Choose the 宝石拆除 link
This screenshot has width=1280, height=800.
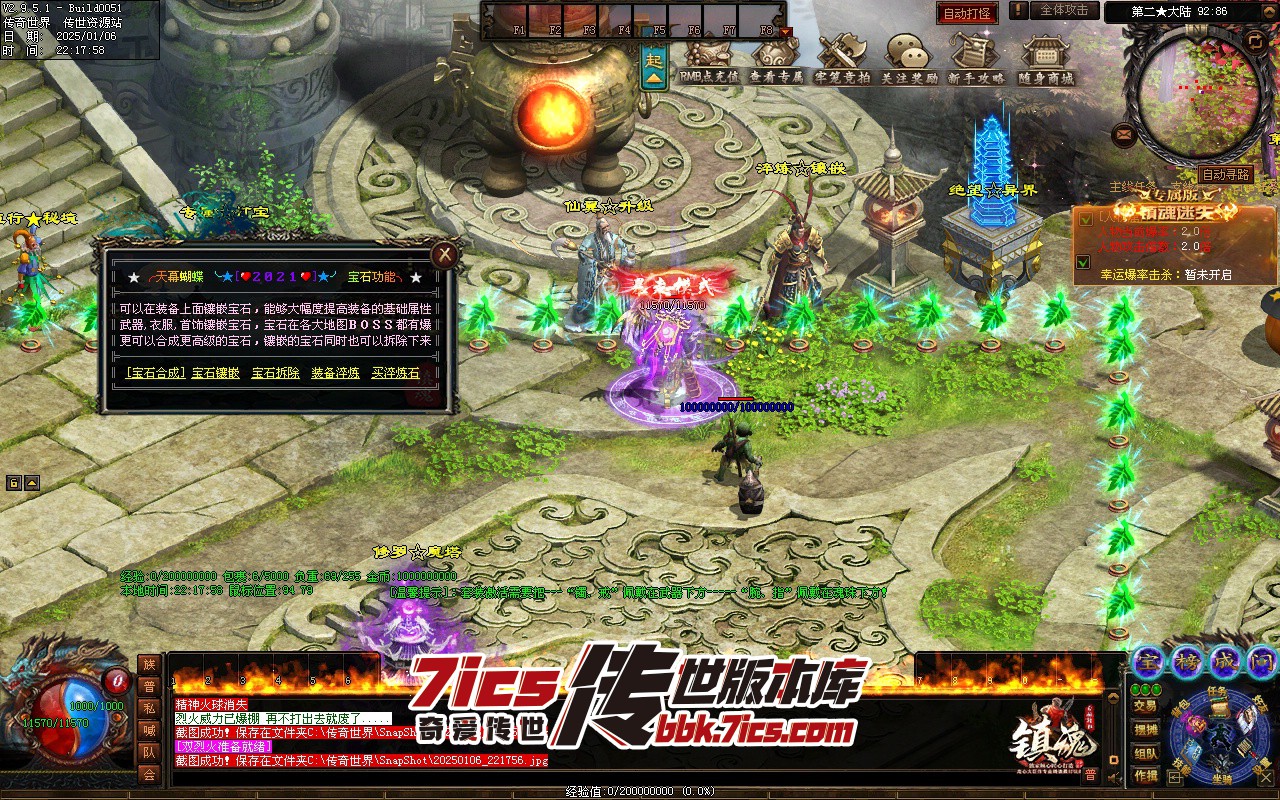tap(275, 373)
